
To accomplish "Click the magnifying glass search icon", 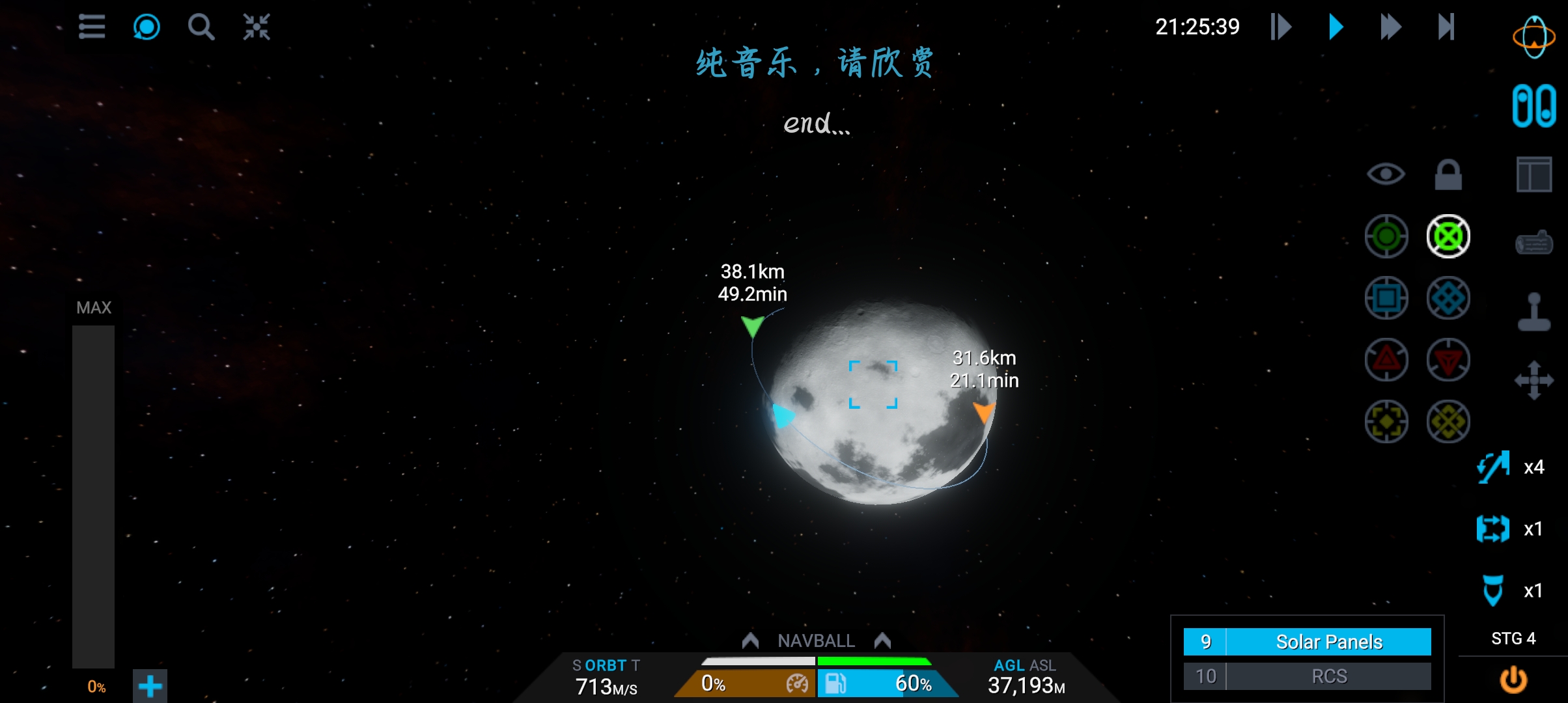I will pyautogui.click(x=201, y=27).
